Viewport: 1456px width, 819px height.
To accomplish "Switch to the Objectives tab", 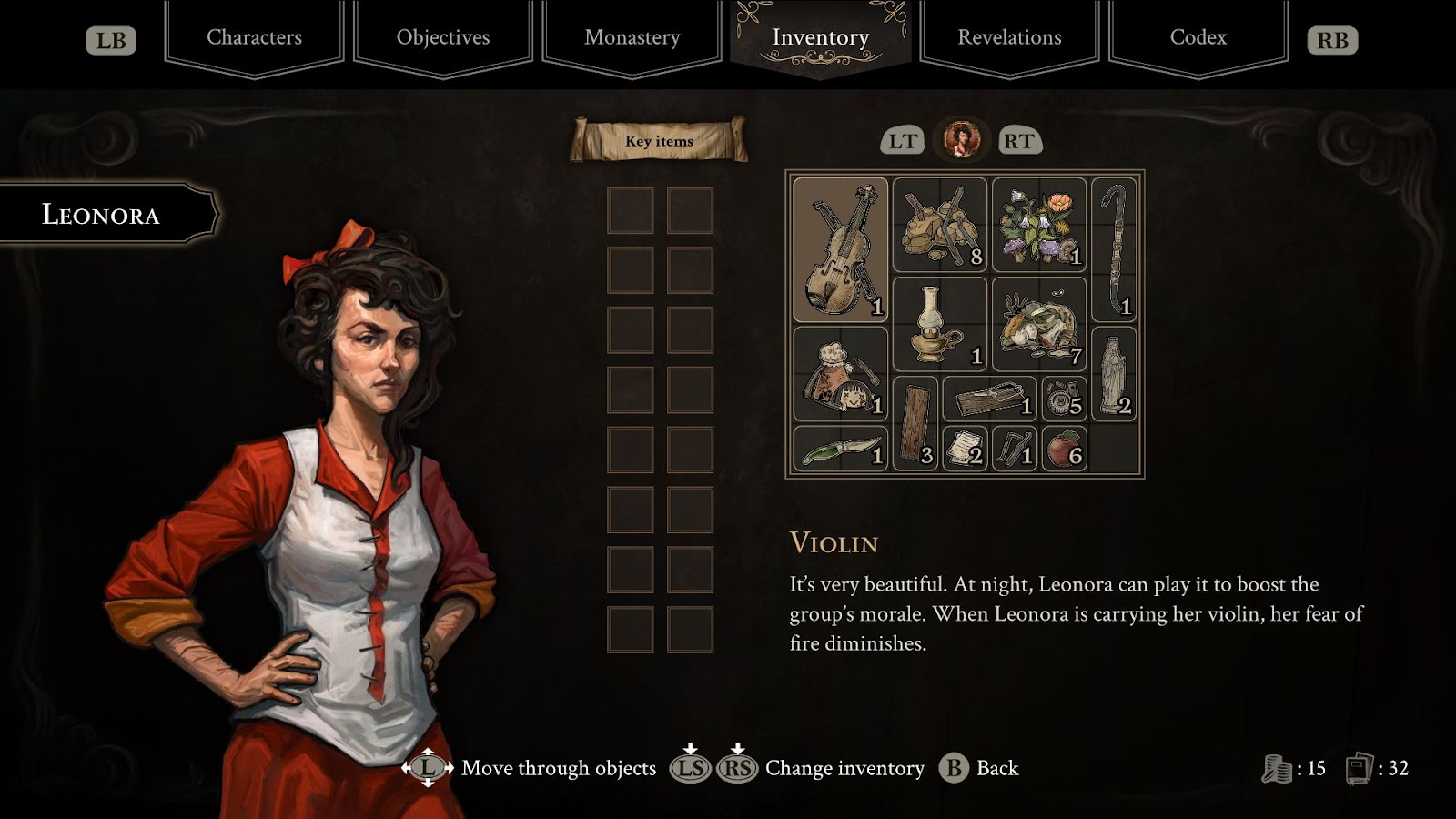I will click(443, 37).
